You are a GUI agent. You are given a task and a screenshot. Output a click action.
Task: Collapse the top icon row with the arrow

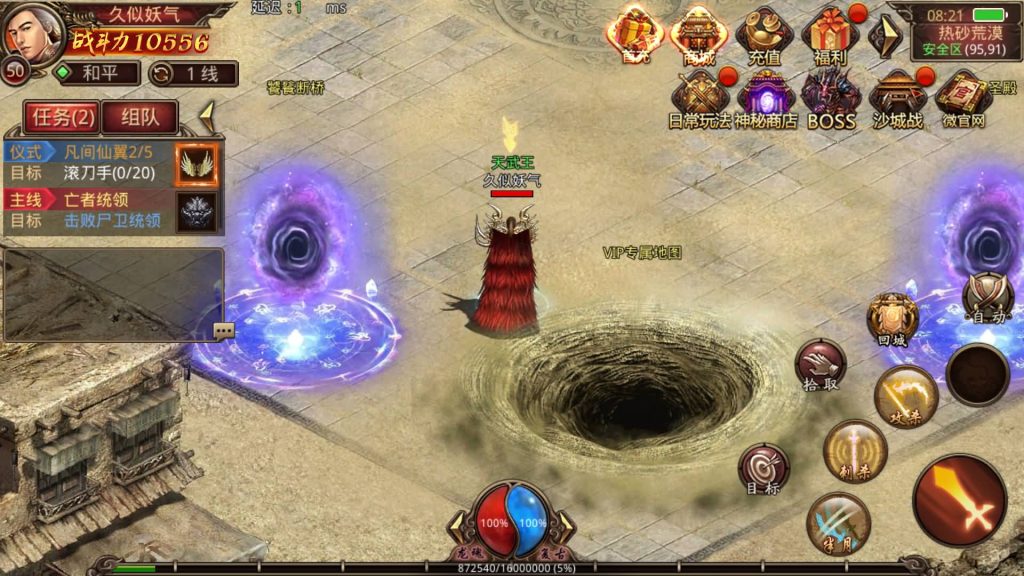tap(884, 36)
